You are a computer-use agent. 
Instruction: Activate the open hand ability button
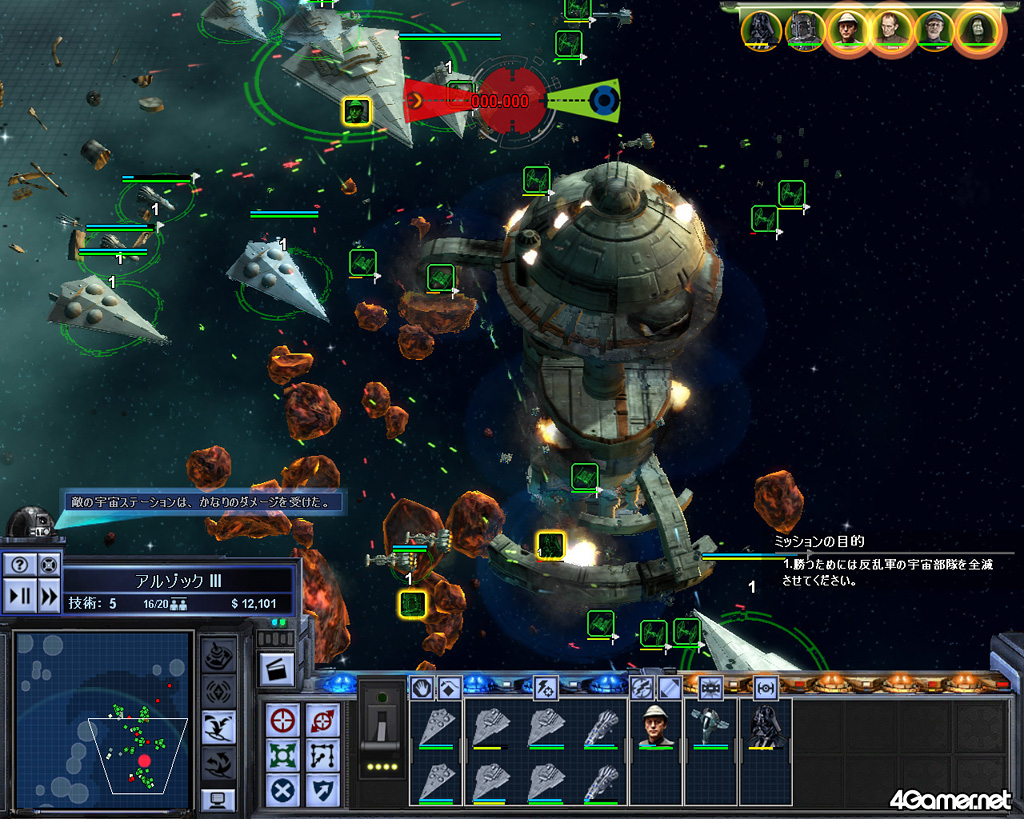(x=423, y=688)
